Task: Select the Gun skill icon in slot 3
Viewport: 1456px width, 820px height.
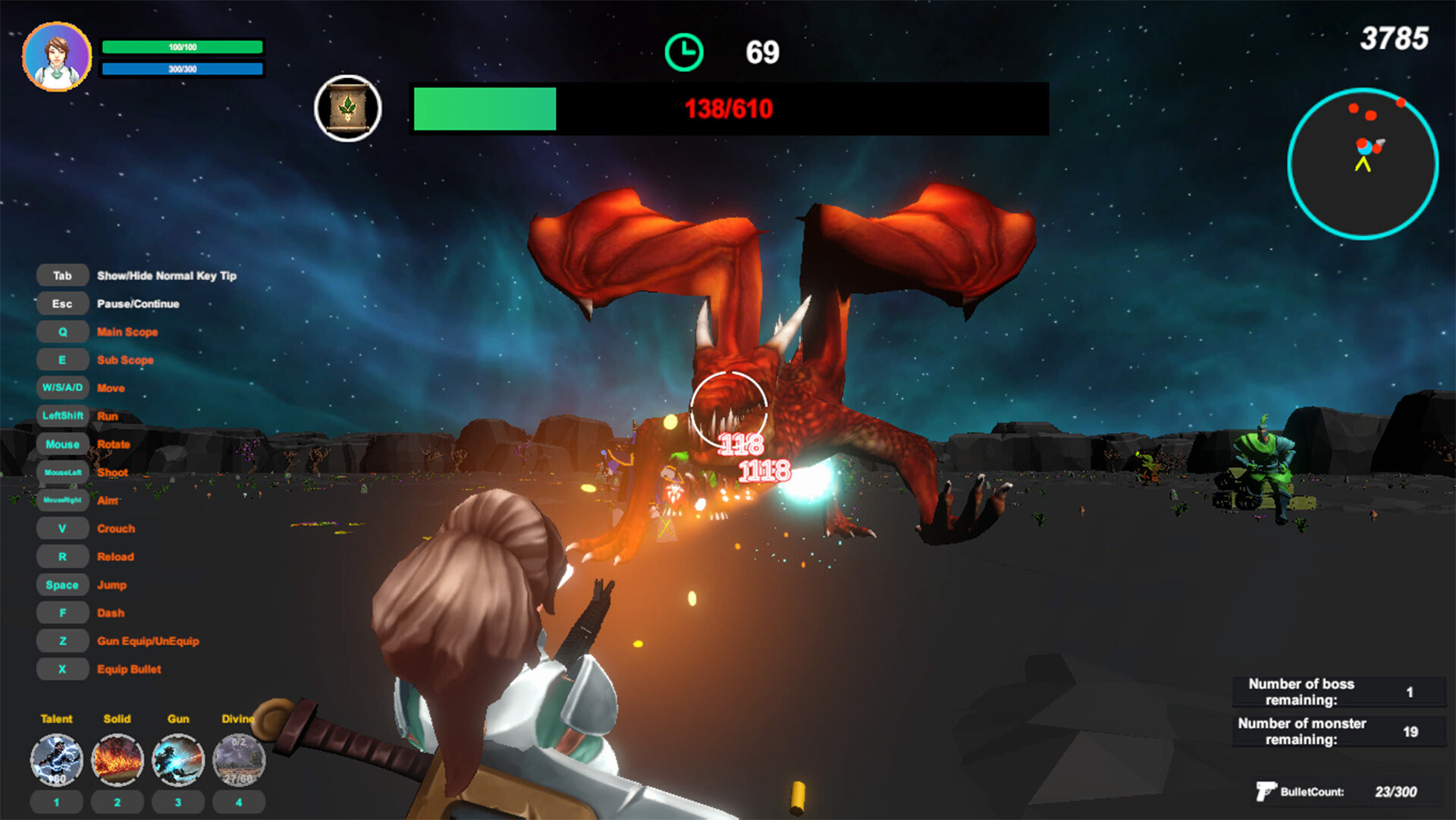Action: [177, 759]
